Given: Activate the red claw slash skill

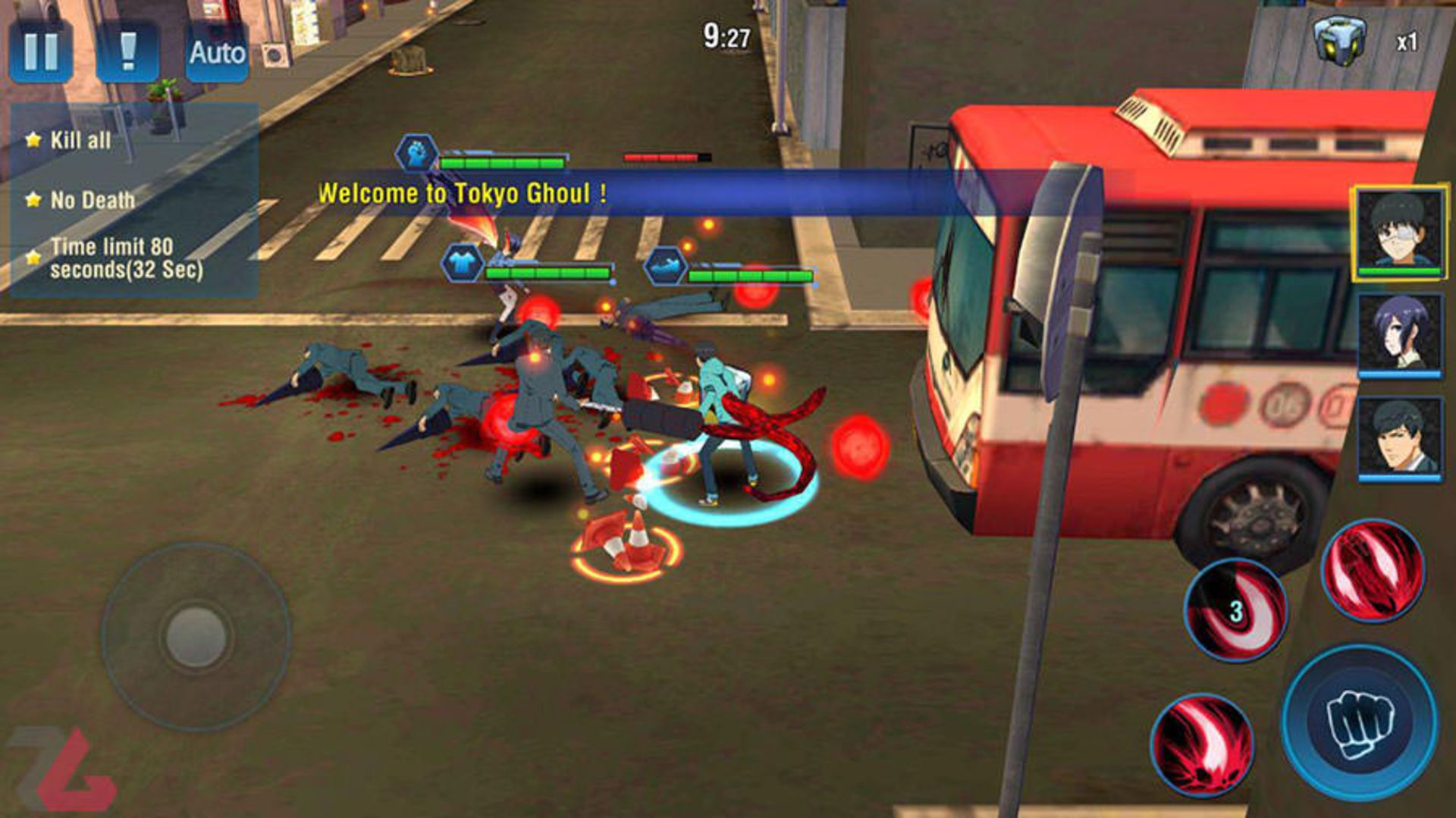Looking at the screenshot, I should pos(1373,570).
